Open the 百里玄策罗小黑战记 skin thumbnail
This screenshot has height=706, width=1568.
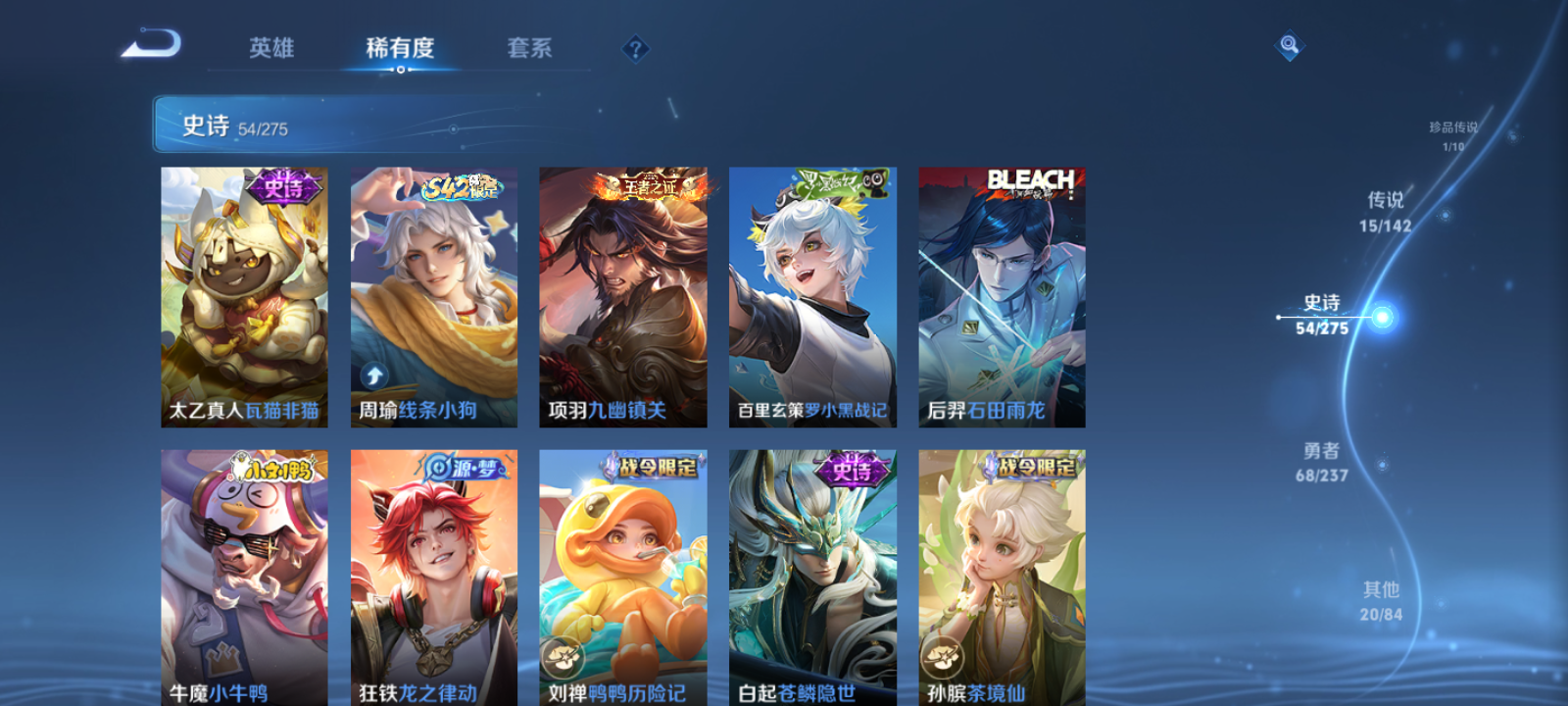click(812, 294)
